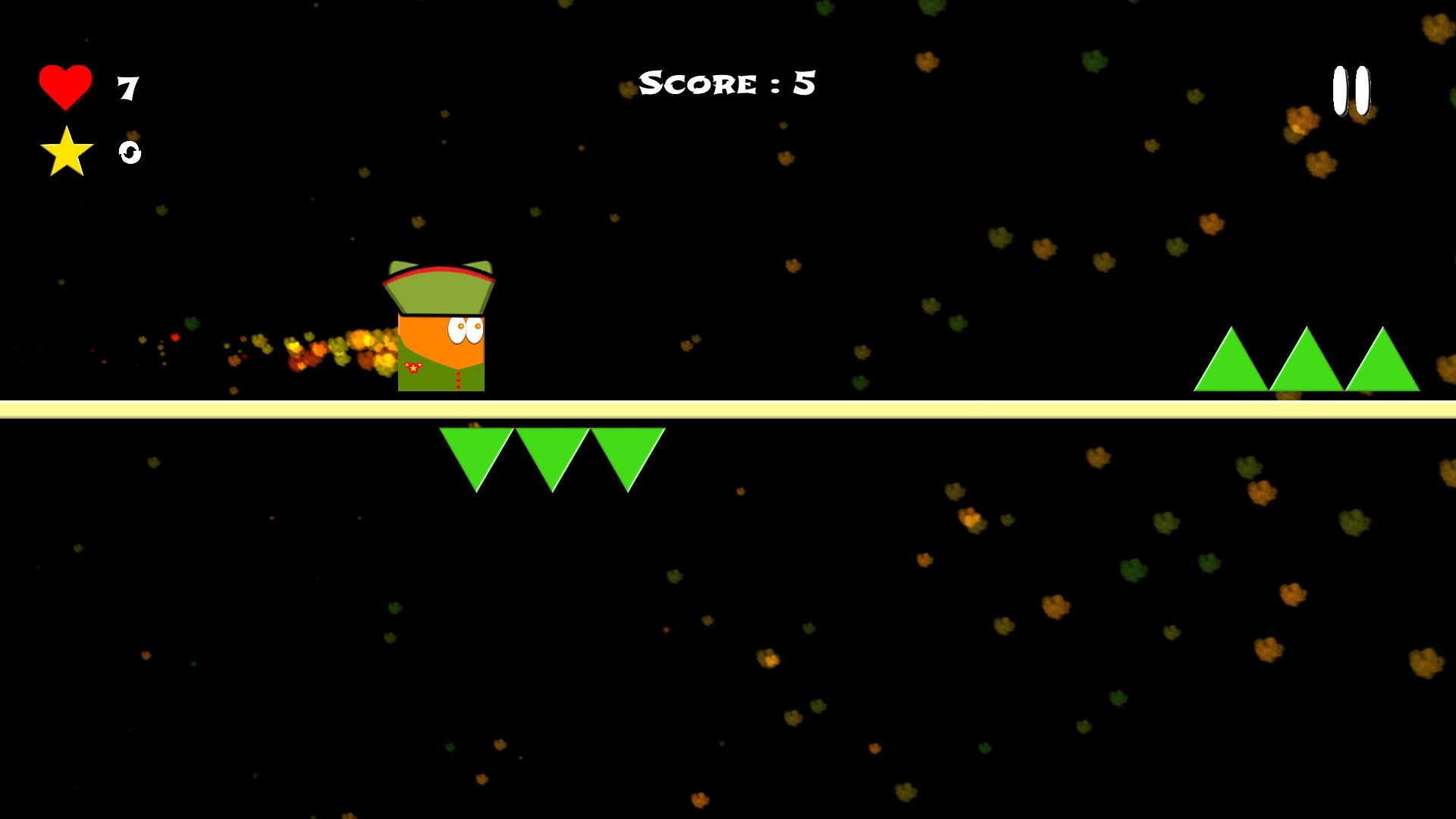This screenshot has width=1456, height=819.
Task: Click the red heart lives icon
Action: 64,86
